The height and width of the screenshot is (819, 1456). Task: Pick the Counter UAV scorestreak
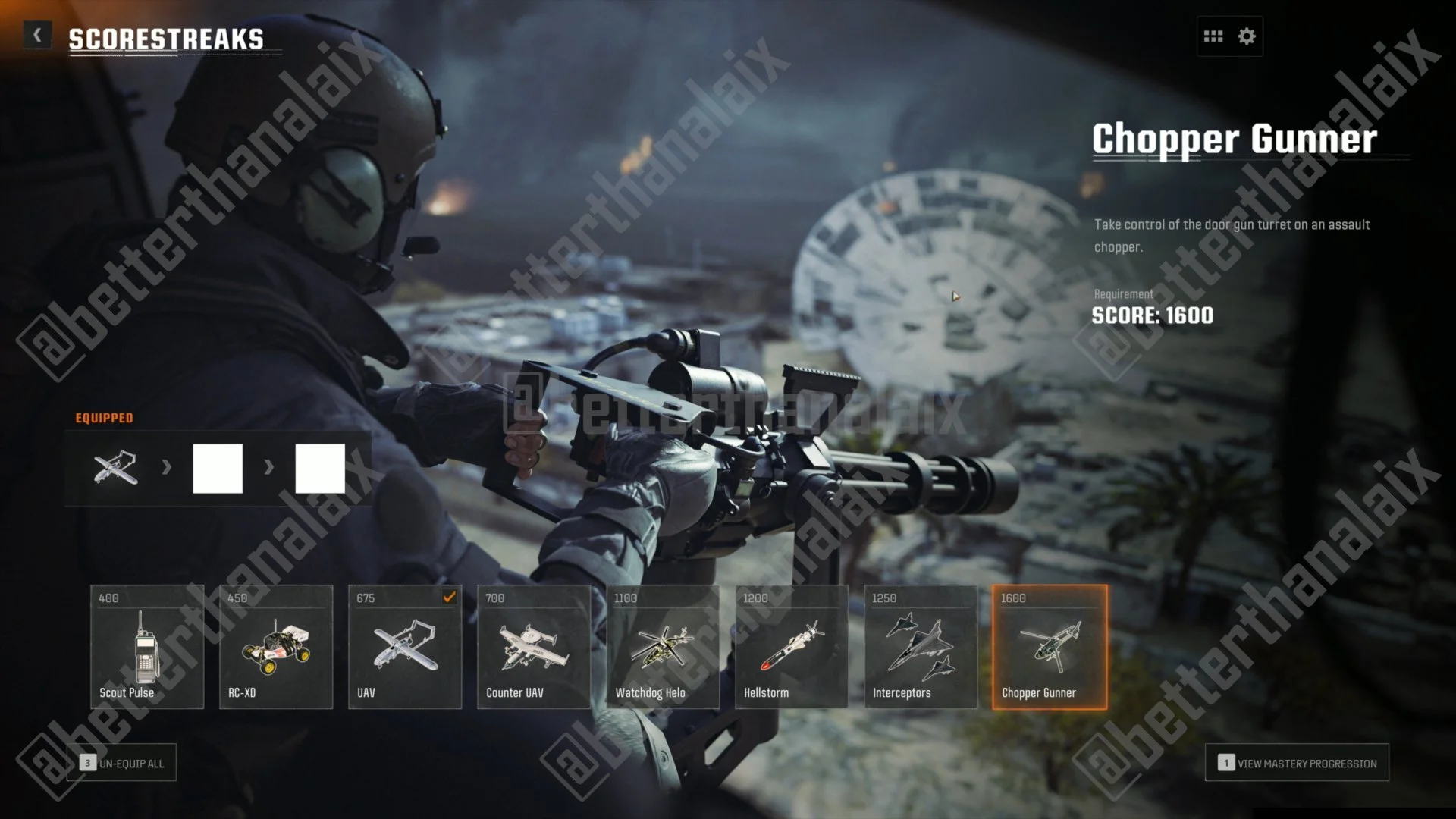pos(534,647)
